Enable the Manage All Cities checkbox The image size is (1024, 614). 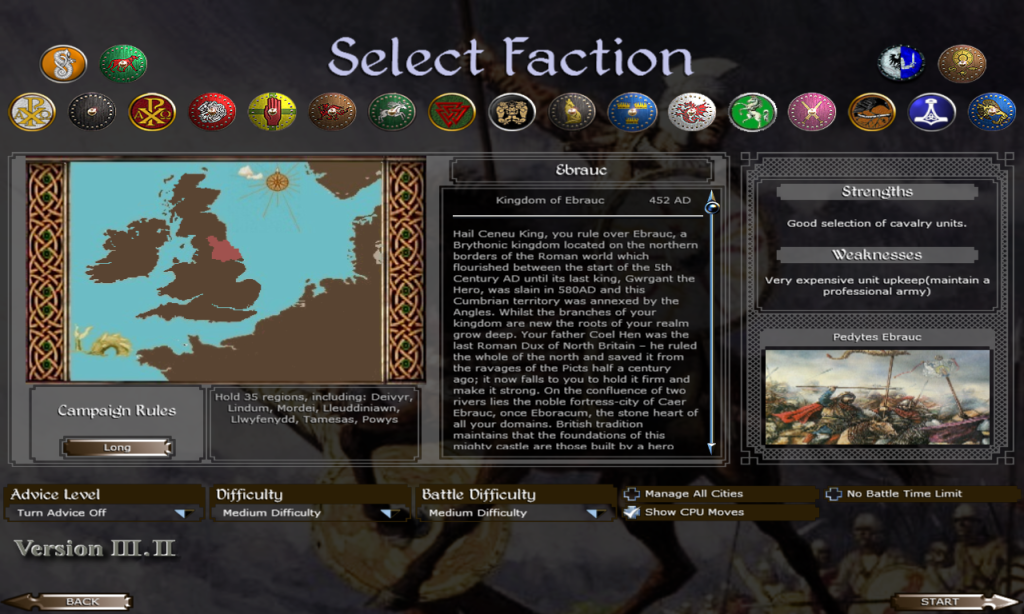coord(632,494)
